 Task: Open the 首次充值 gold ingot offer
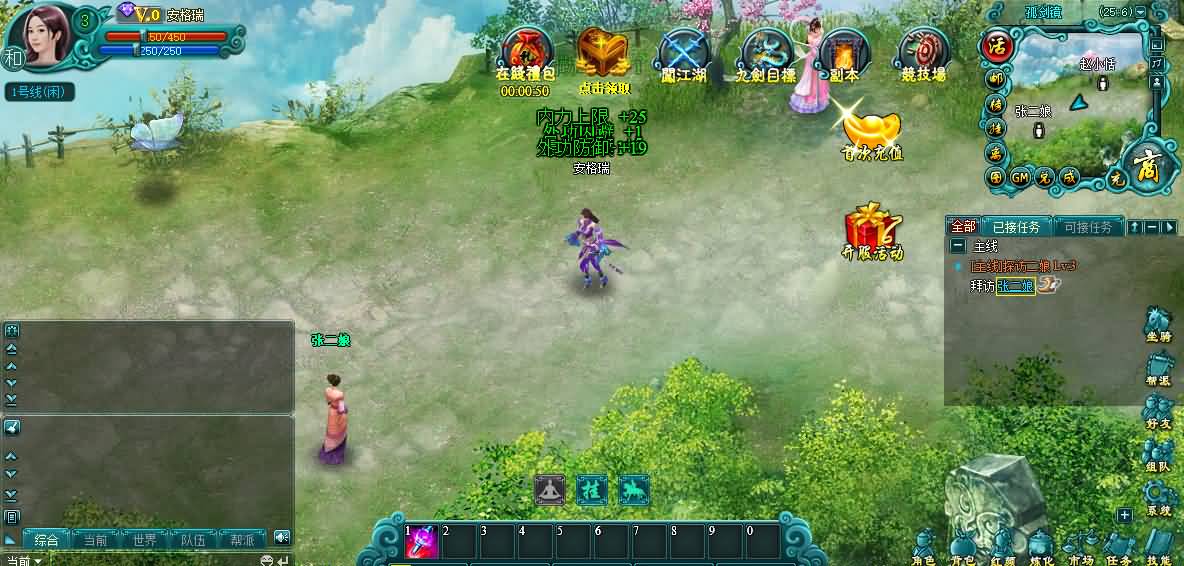pos(871,130)
